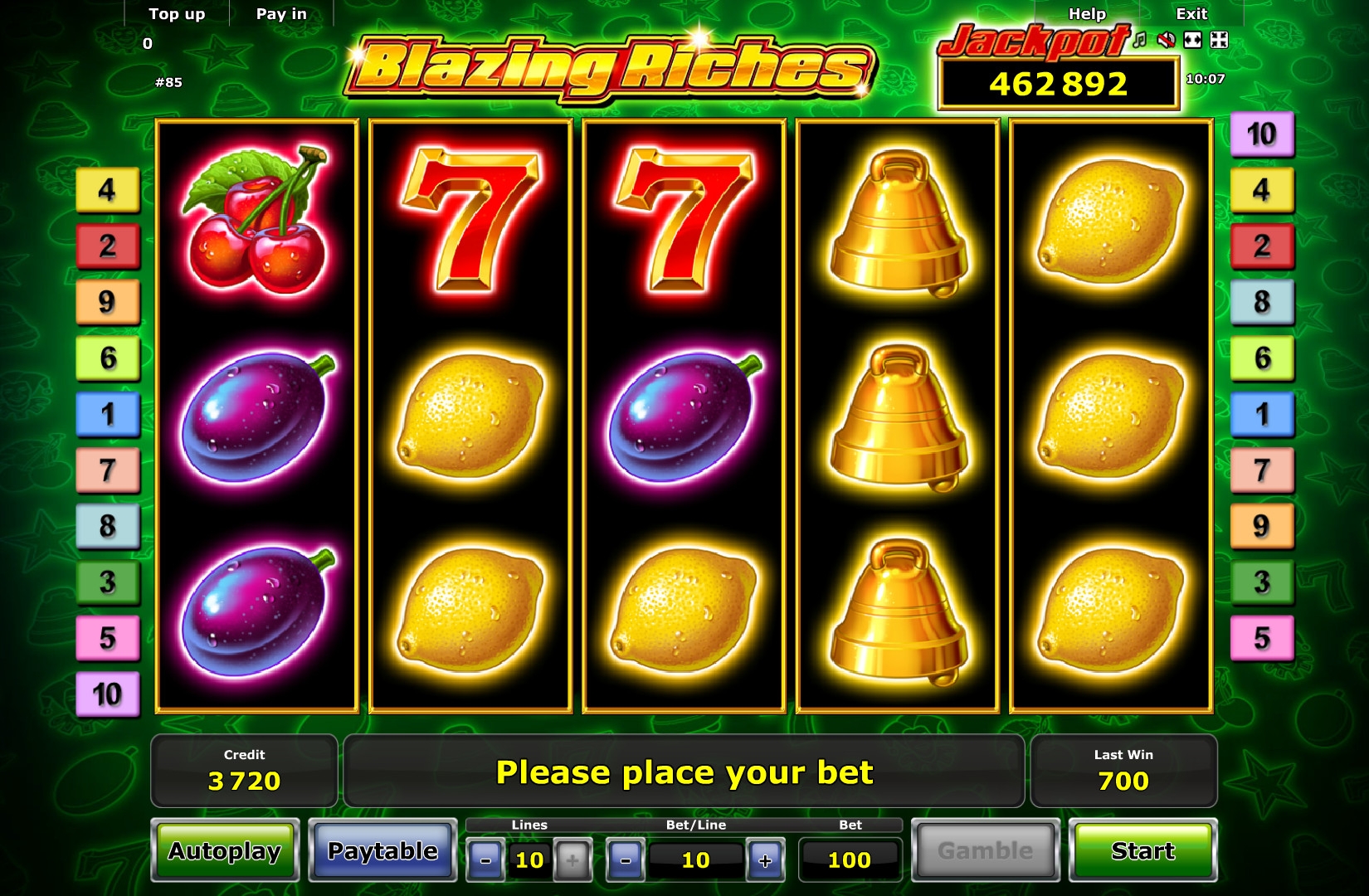
Task: Exit the game
Action: point(1191,14)
